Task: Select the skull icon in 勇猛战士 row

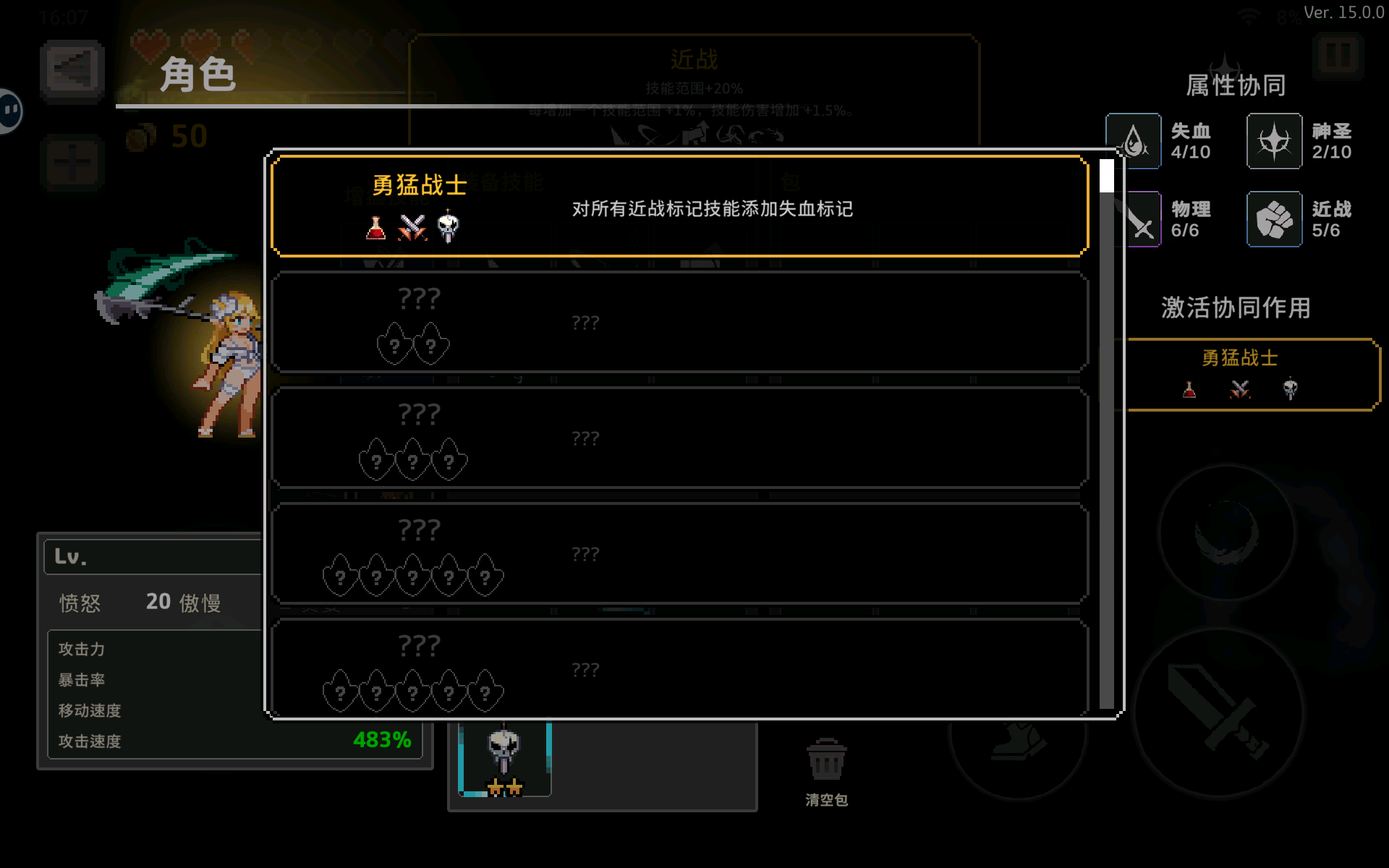Action: (447, 228)
